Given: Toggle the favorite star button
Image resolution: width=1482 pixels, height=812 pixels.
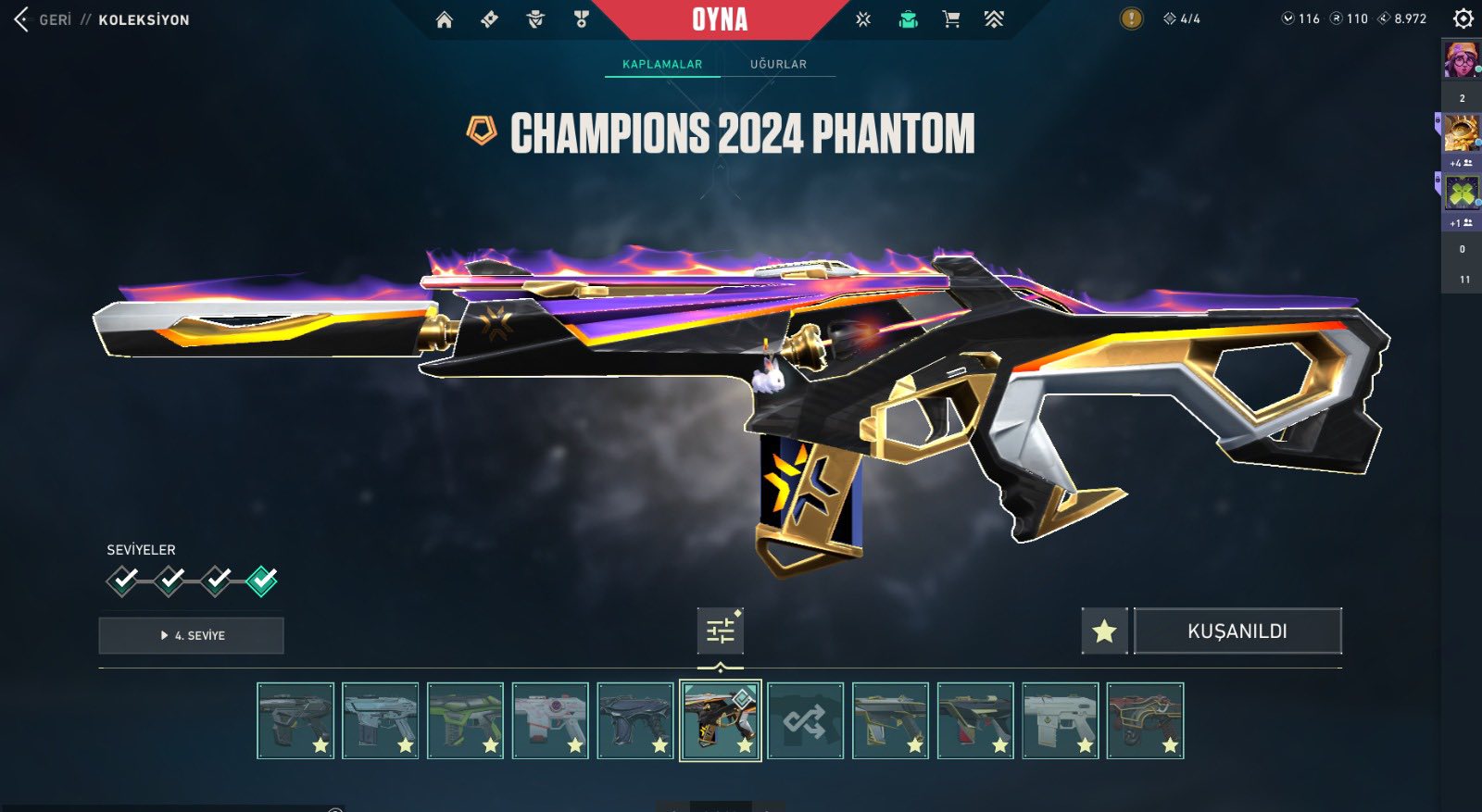Looking at the screenshot, I should (x=1104, y=631).
